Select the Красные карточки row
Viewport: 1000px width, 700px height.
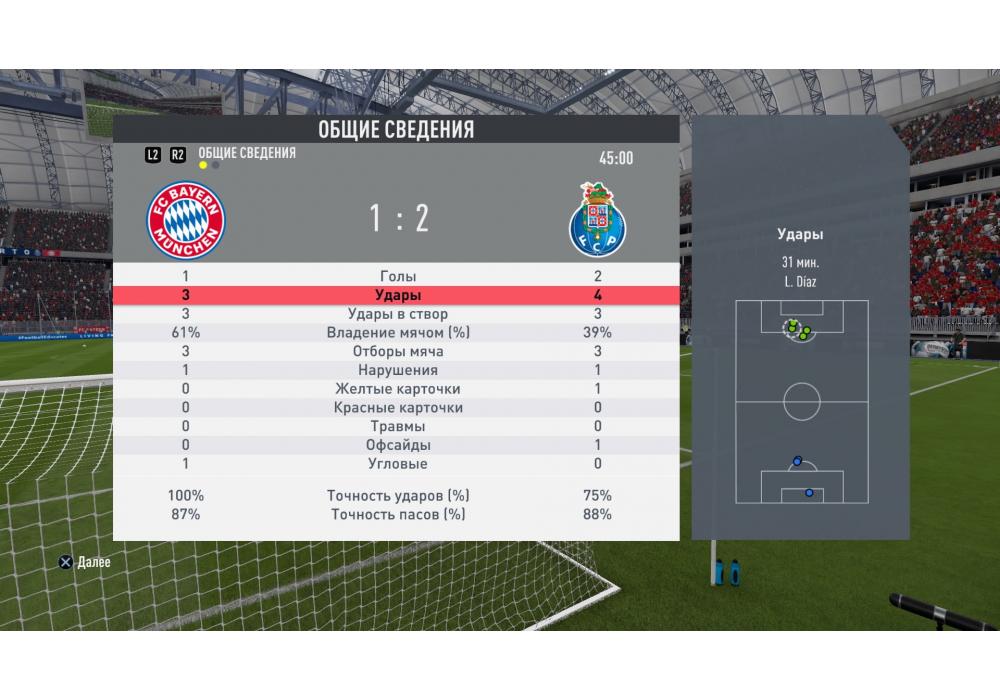click(397, 408)
